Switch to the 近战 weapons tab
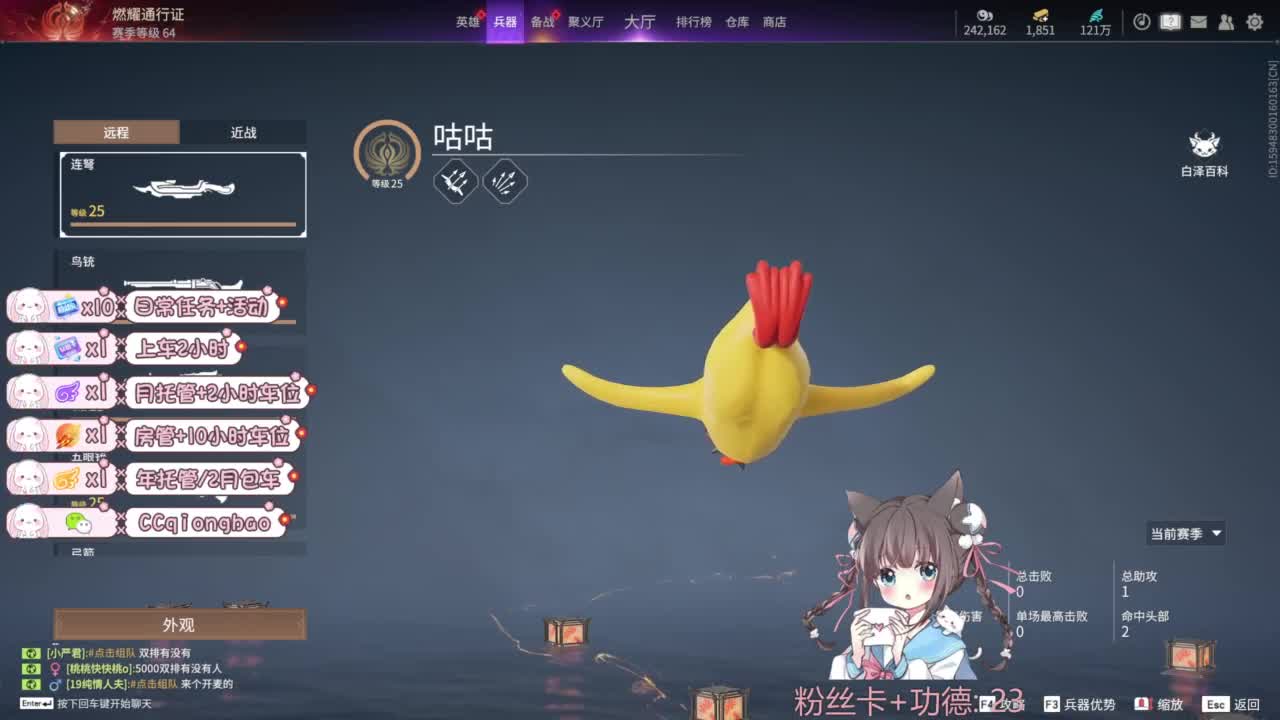Image resolution: width=1280 pixels, height=720 pixels. click(x=243, y=132)
